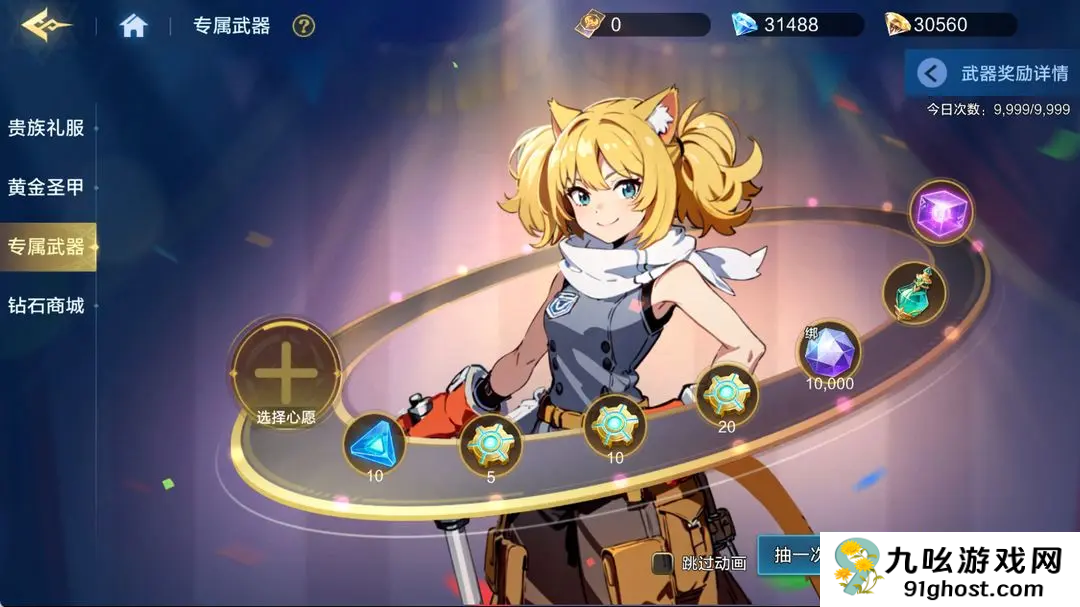Switch to the 贵族礼服 tab
Screen dimensions: 1080x607
46,128
